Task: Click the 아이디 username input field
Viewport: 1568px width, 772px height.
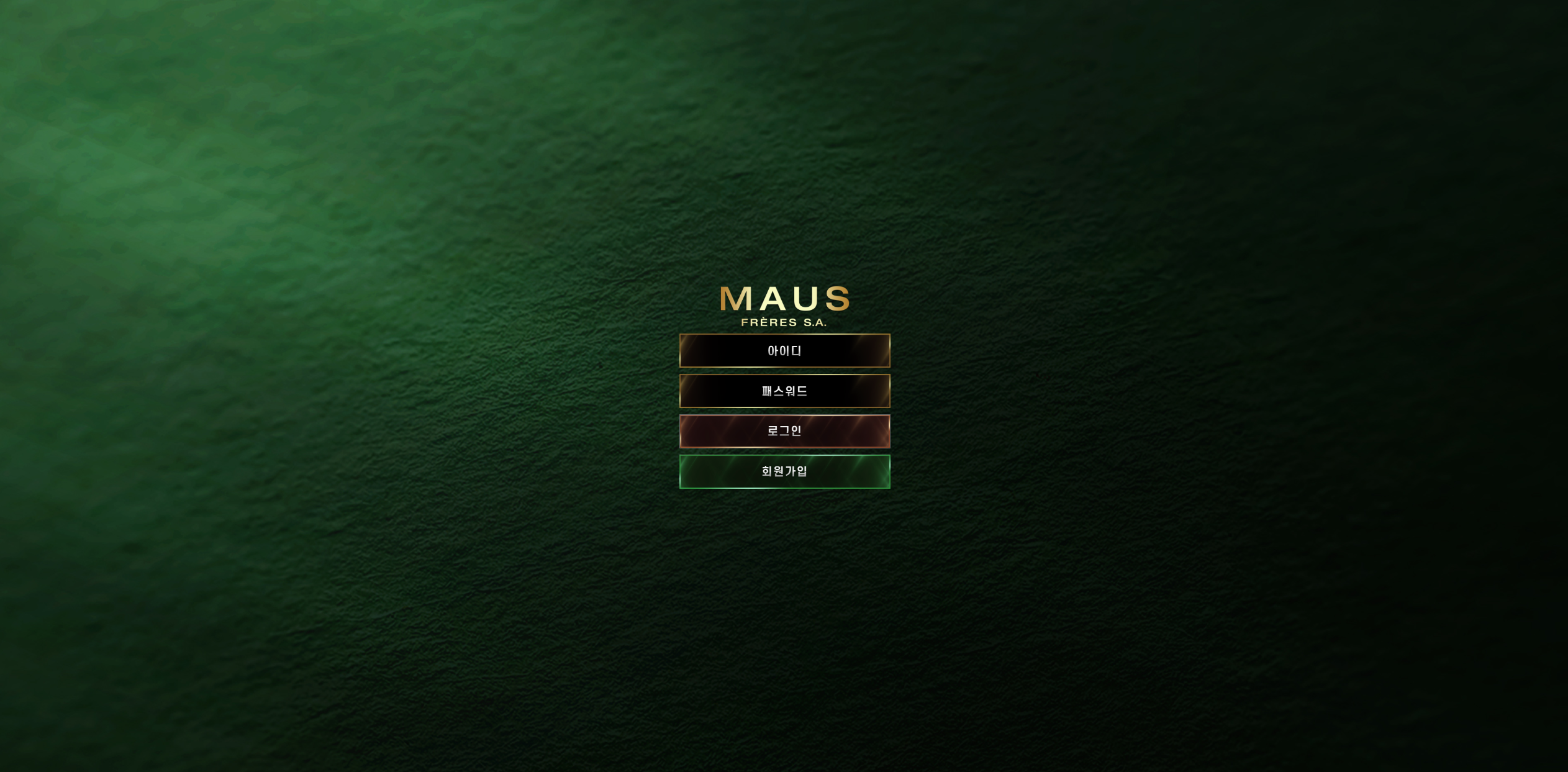Action: (784, 351)
